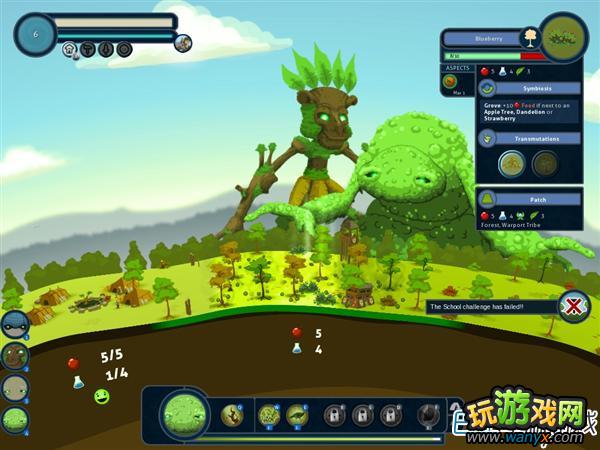
Task: Select the aspect icon under Aspects
Action: coord(460,84)
